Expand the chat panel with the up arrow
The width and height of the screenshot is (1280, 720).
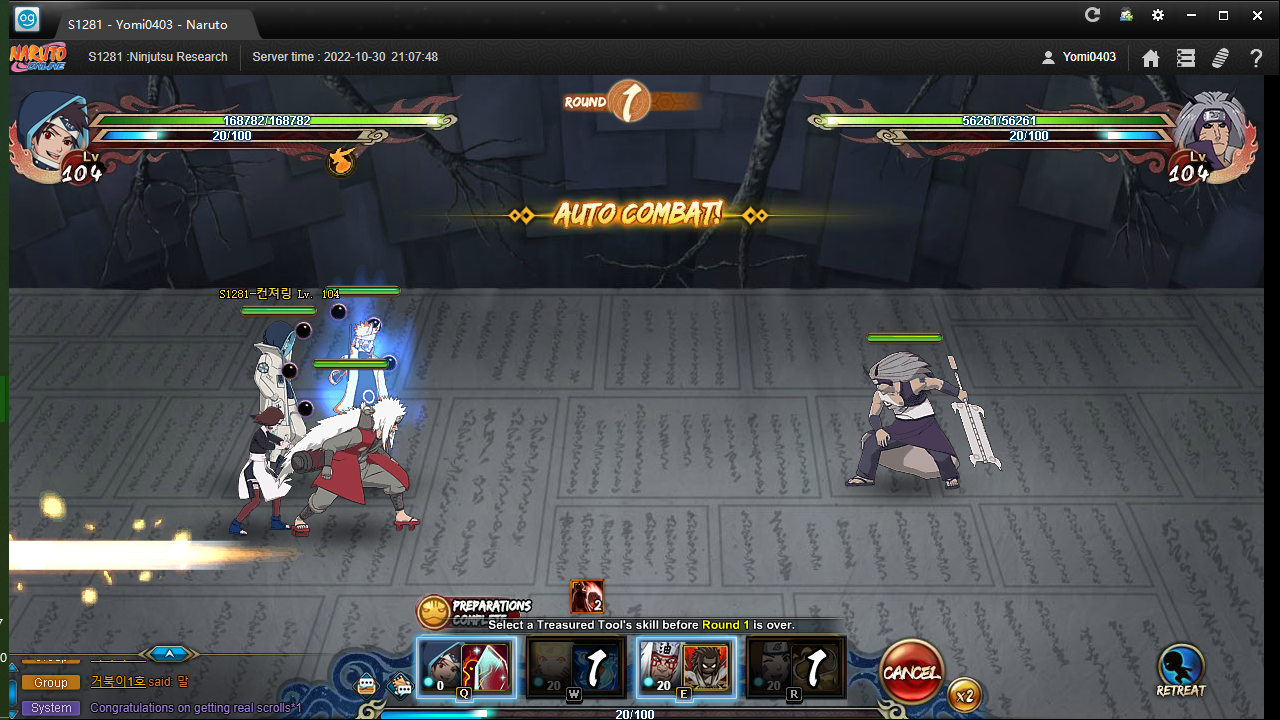click(x=170, y=654)
